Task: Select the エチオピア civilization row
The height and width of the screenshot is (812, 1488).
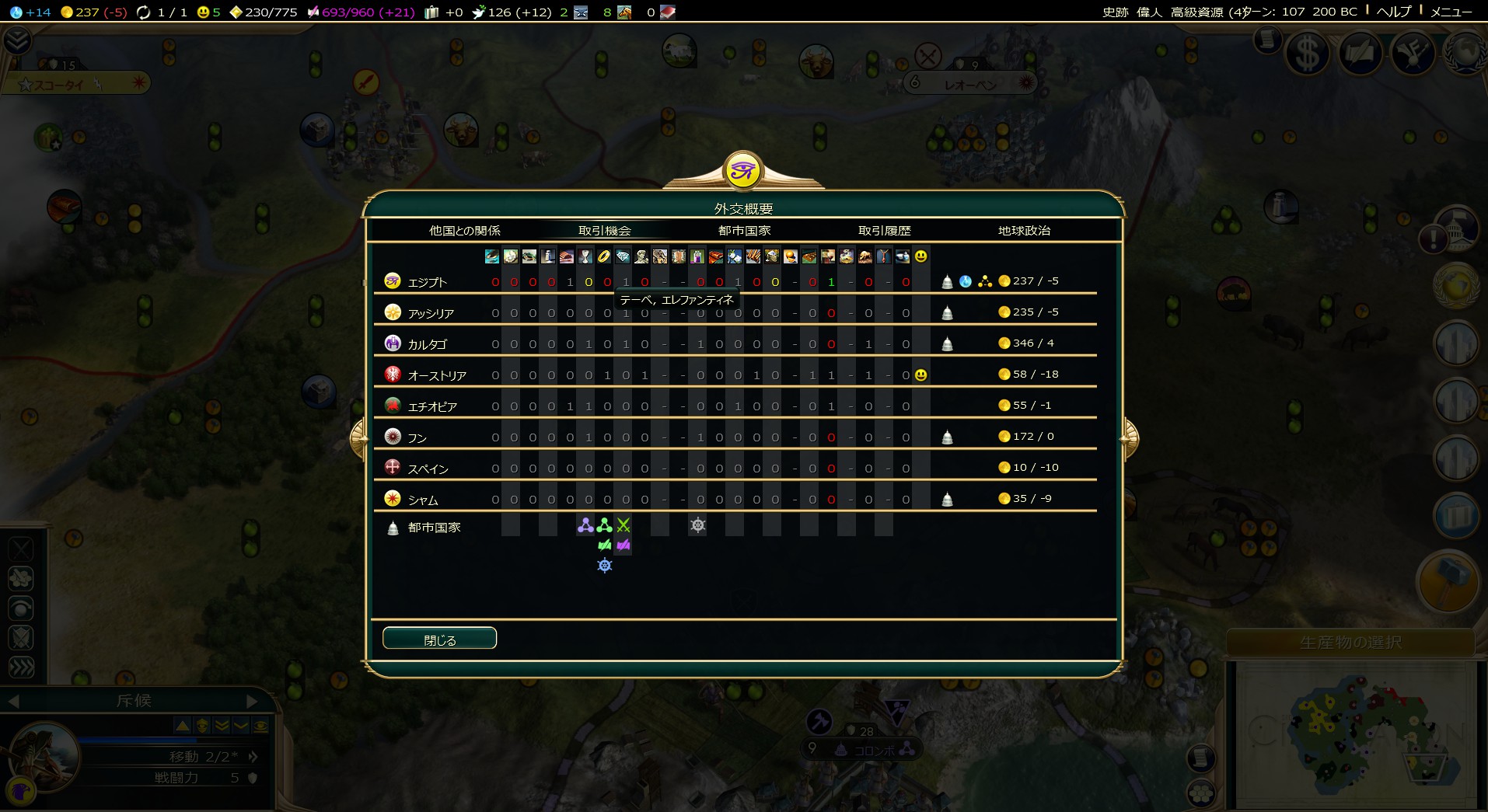Action: click(432, 406)
